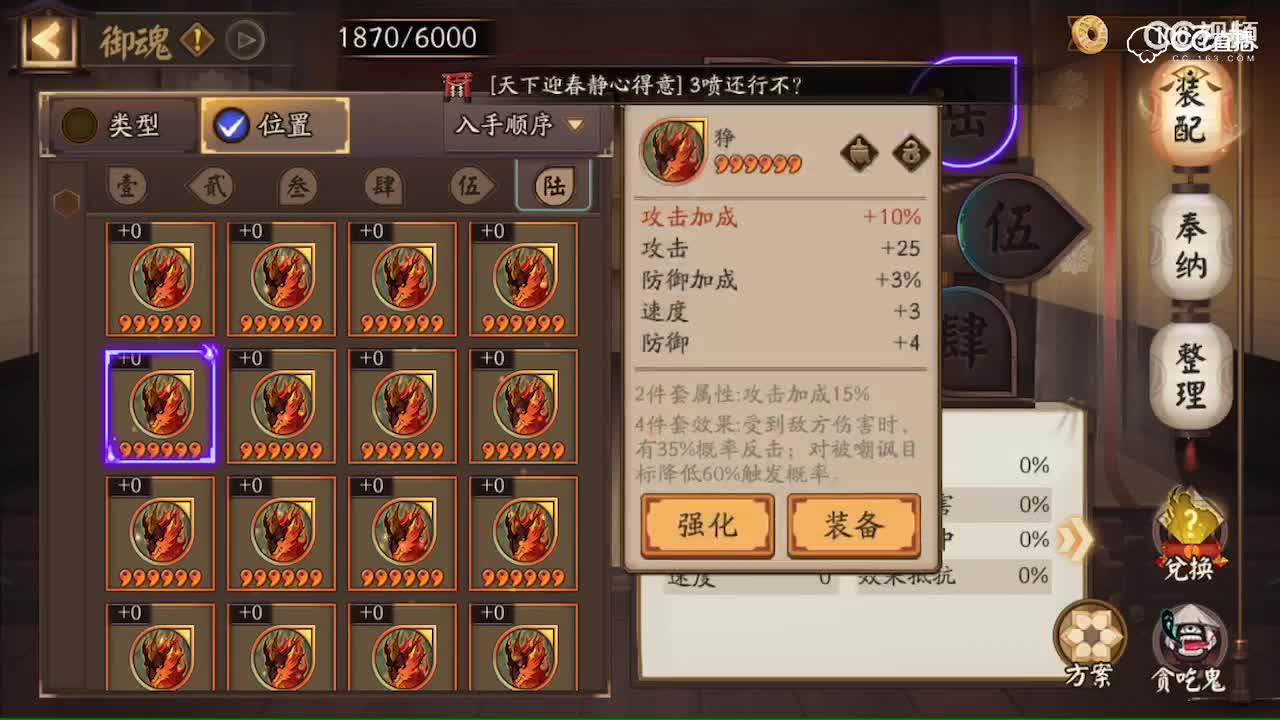Select the purple-highlighted soul thumbnail
The width and height of the screenshot is (1280, 720).
[x=160, y=405]
